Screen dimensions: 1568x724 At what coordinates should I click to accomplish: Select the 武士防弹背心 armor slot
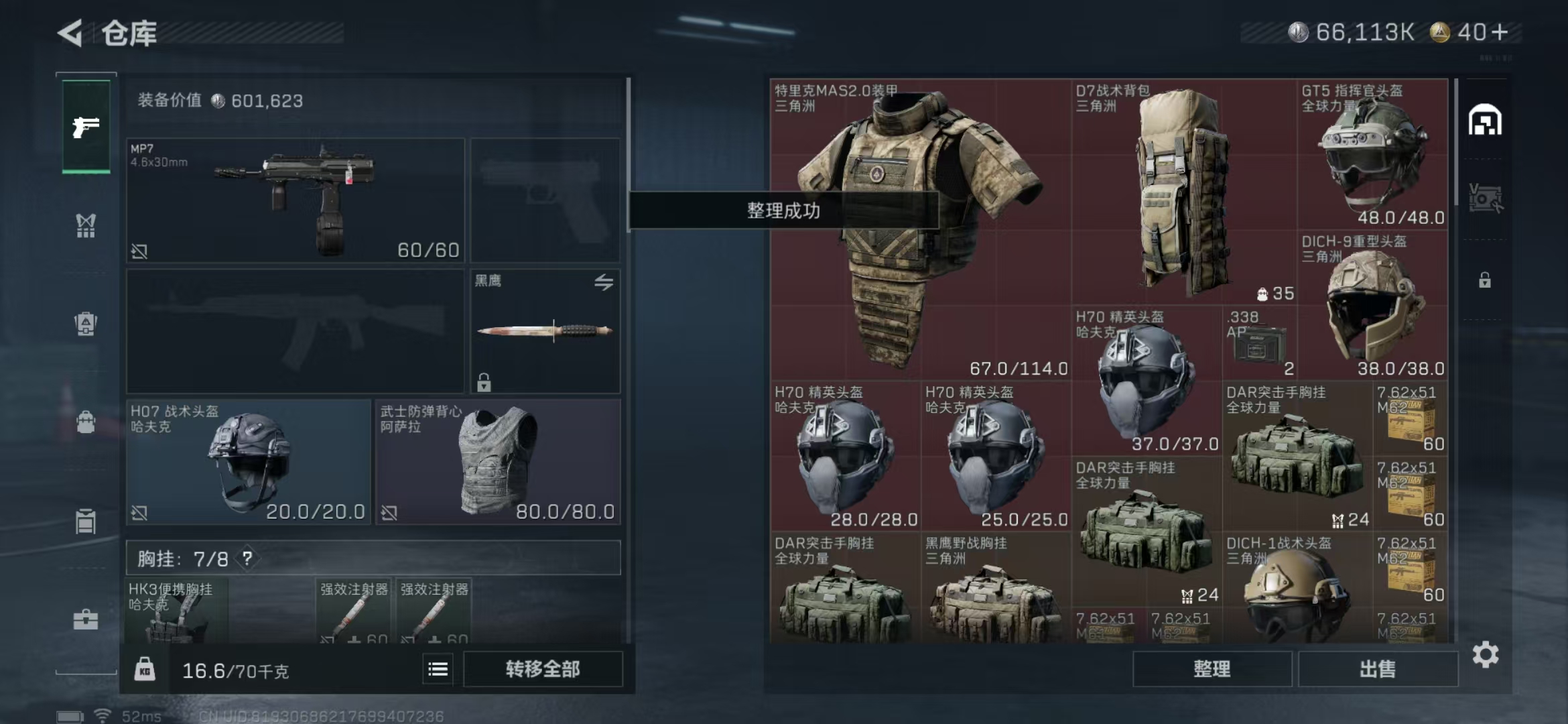[x=497, y=462]
